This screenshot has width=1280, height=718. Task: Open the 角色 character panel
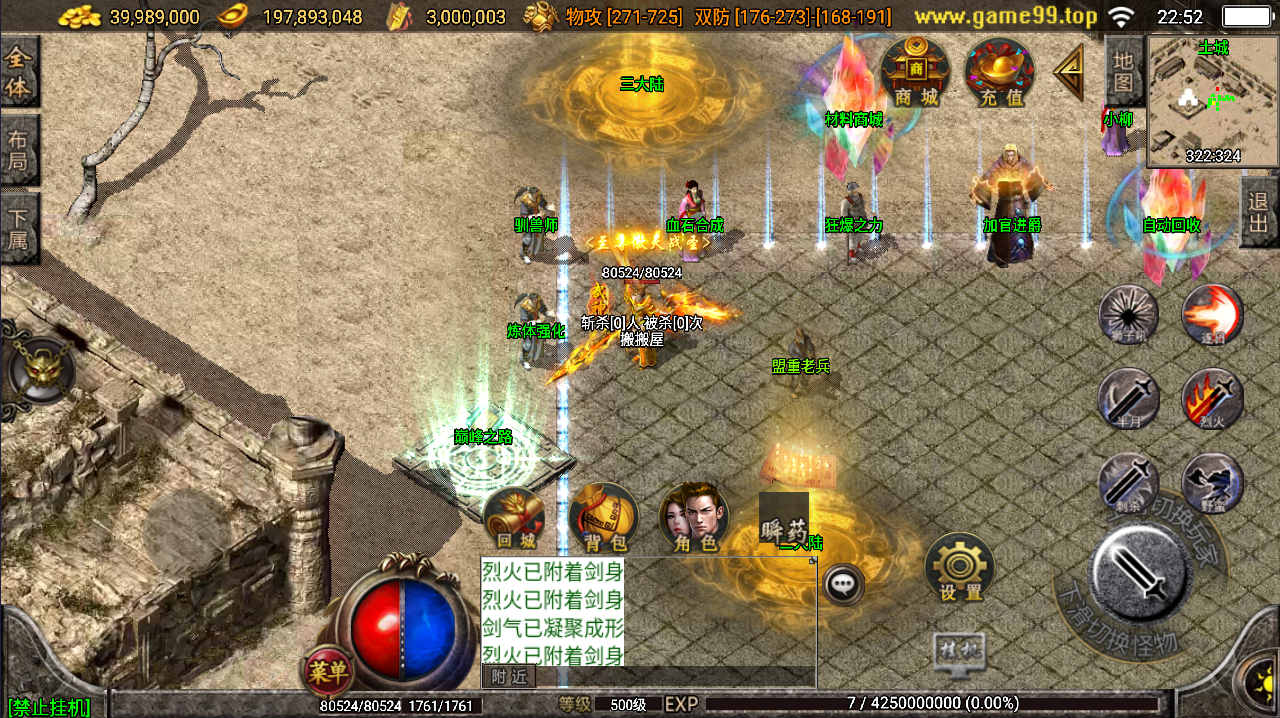pyautogui.click(x=694, y=519)
